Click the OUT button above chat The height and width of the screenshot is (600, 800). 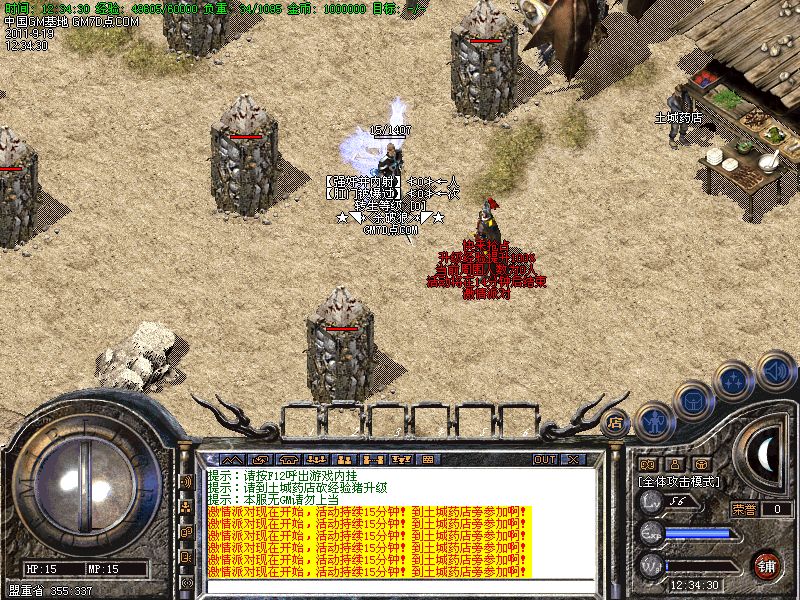click(x=545, y=459)
